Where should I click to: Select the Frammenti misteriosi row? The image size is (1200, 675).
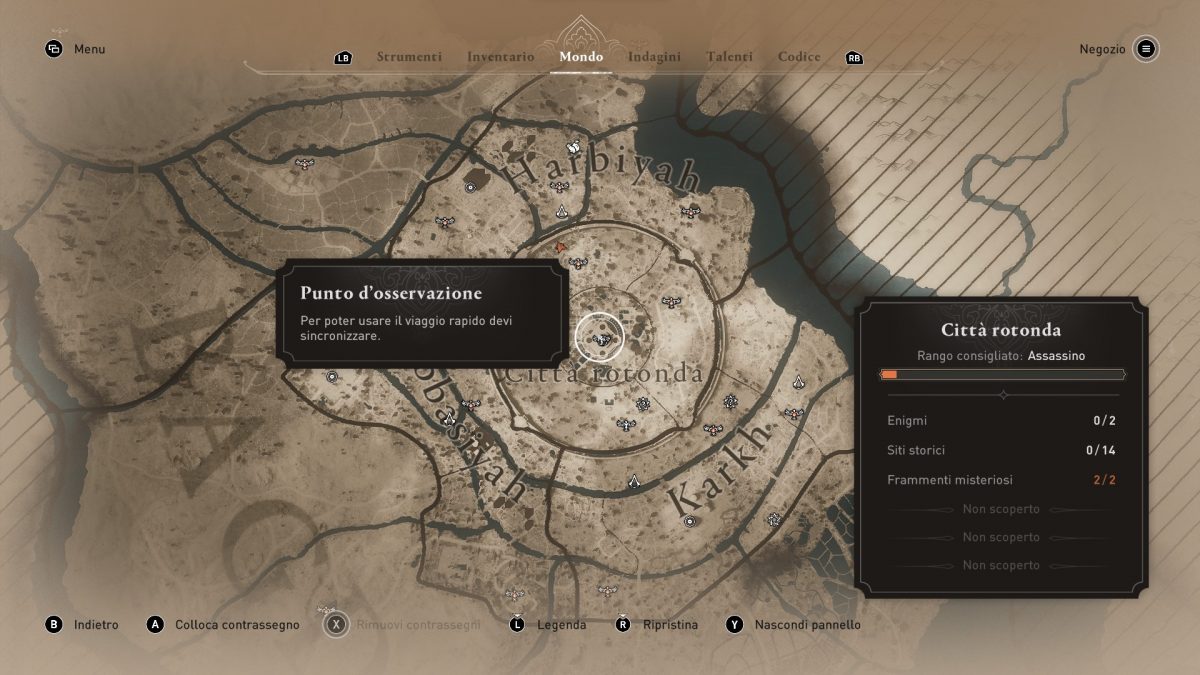(1001, 481)
